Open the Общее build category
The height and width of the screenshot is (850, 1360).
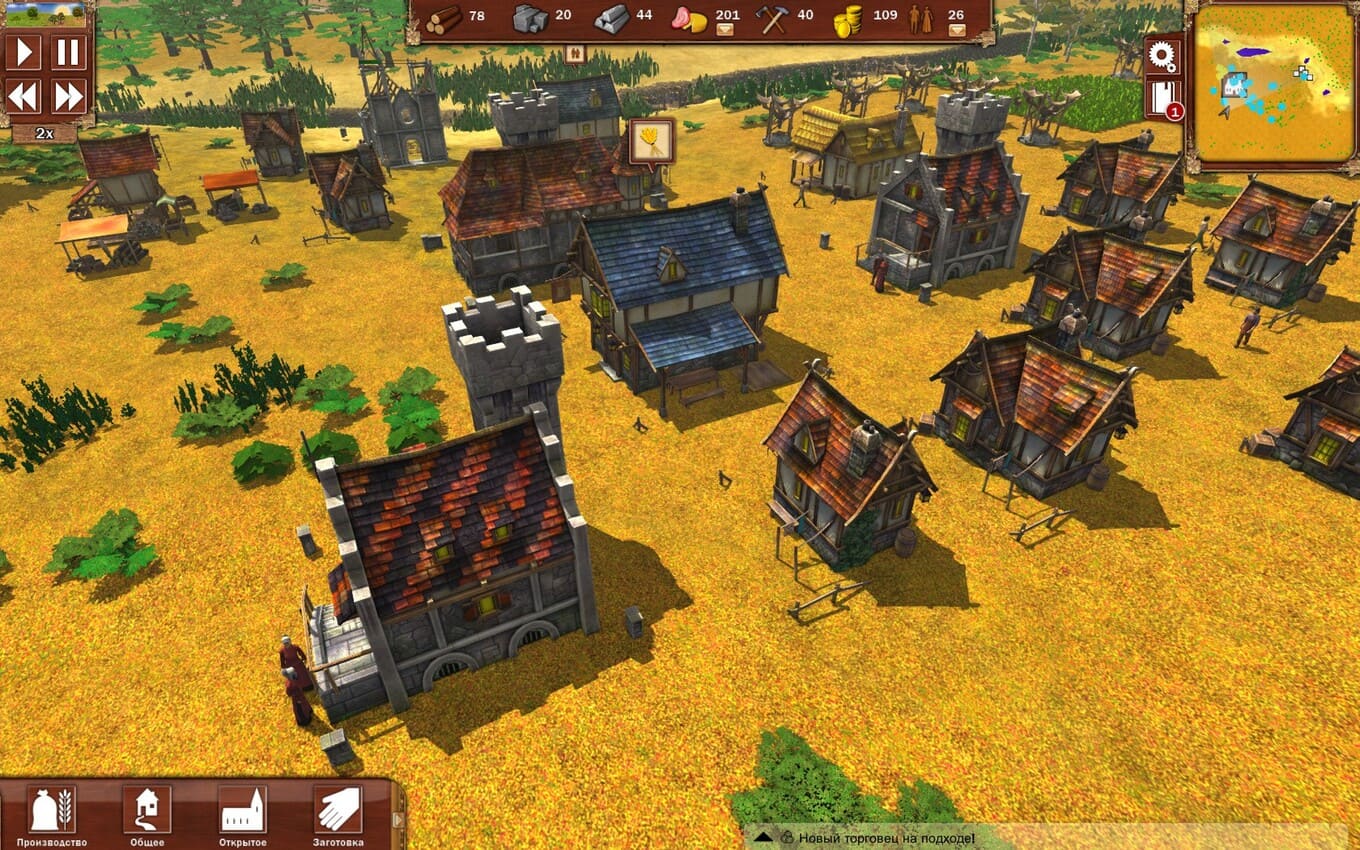point(147,811)
